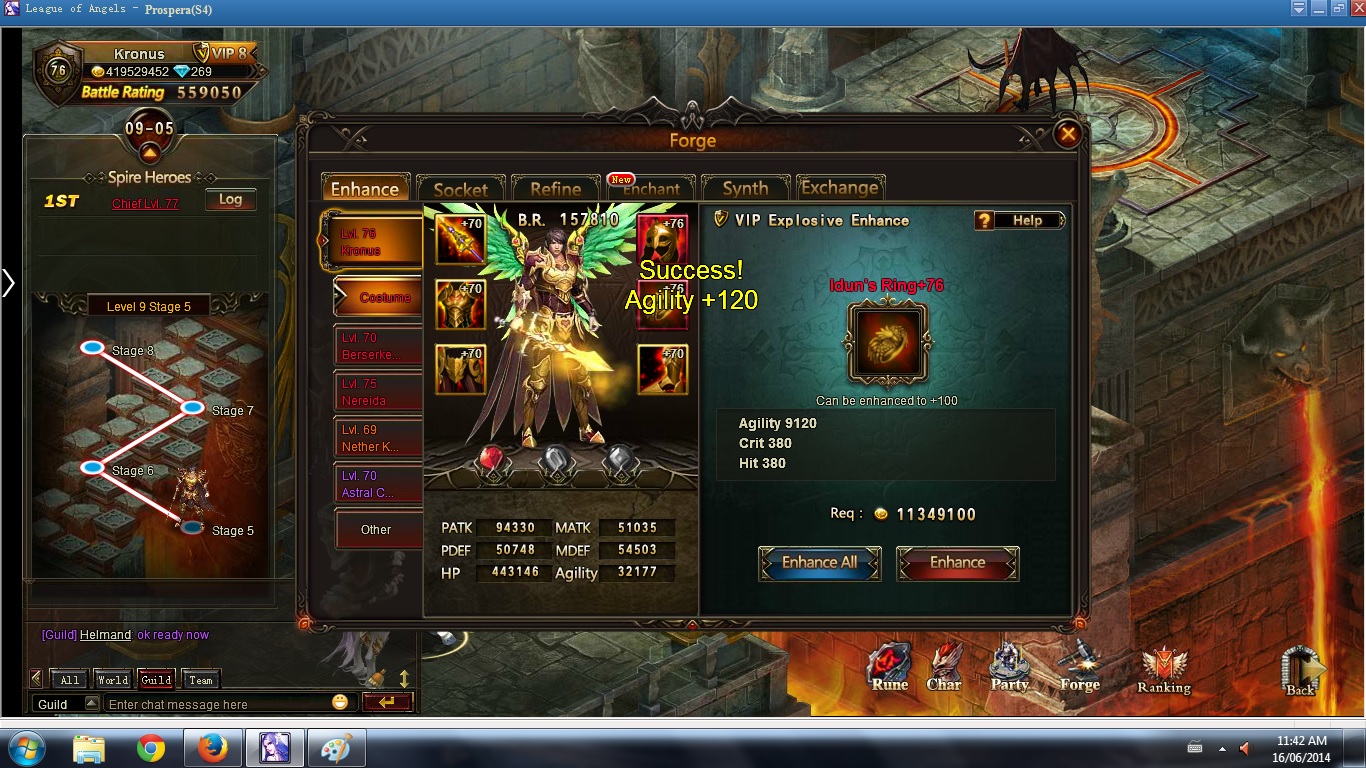Screen dimensions: 1366x768
Task: Click the Enhance All button
Action: [819, 563]
